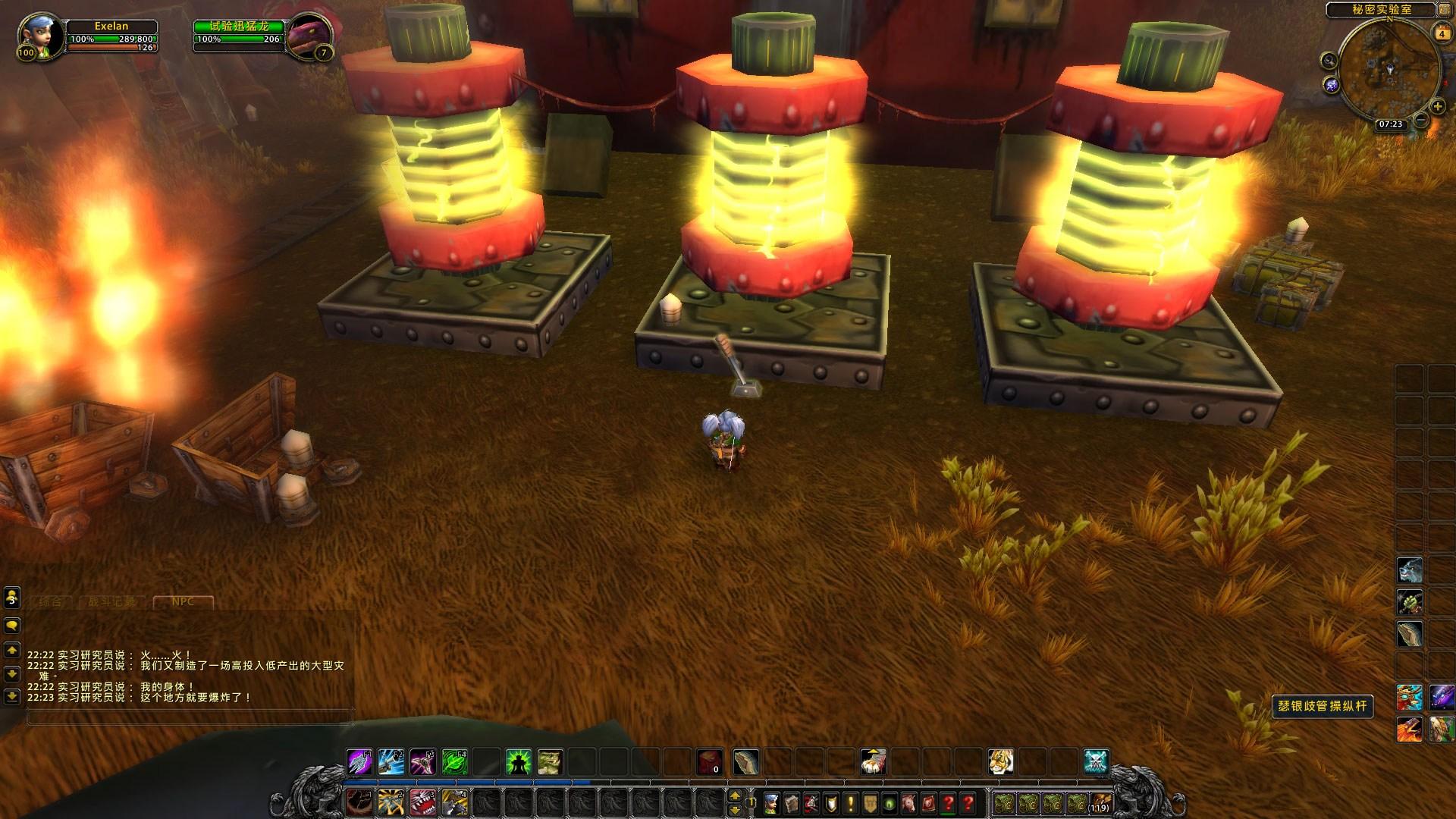Jump chat to bottom with last arrow button
Screen dimensions: 1456x819
pos(12,696)
